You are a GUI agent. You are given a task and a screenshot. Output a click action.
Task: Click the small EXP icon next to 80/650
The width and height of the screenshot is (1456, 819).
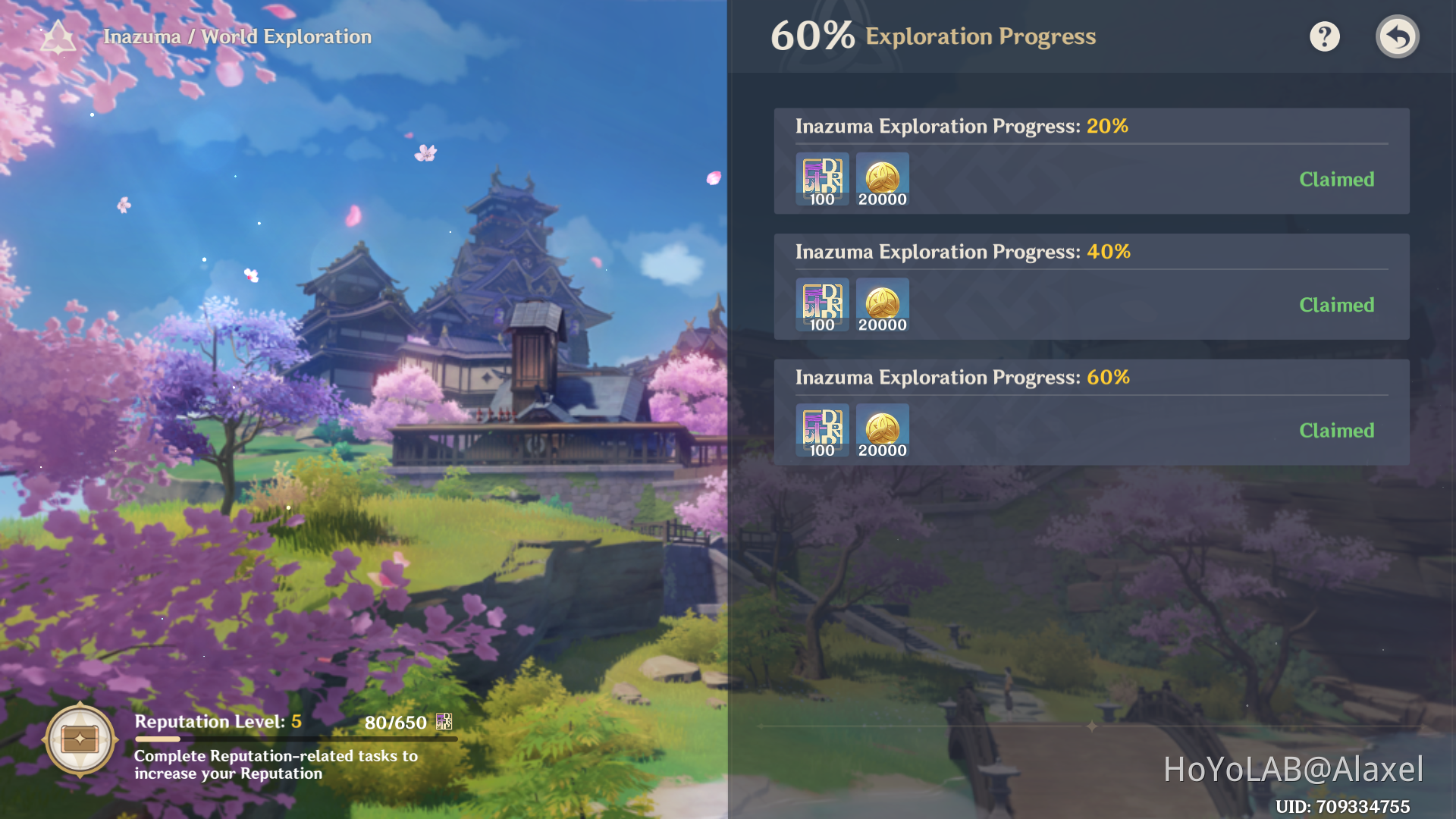coord(443,722)
